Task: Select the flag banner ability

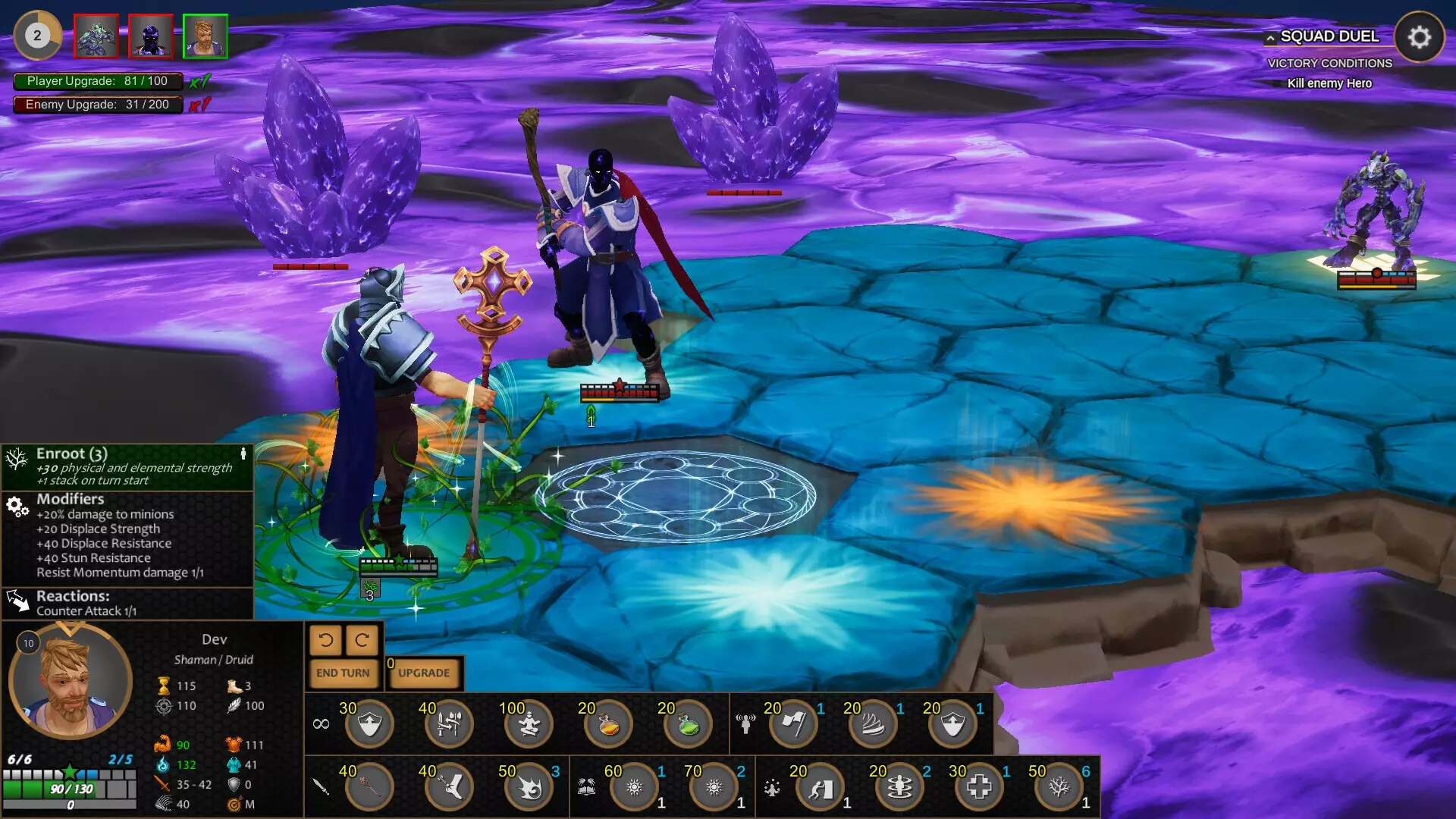Action: tap(793, 725)
